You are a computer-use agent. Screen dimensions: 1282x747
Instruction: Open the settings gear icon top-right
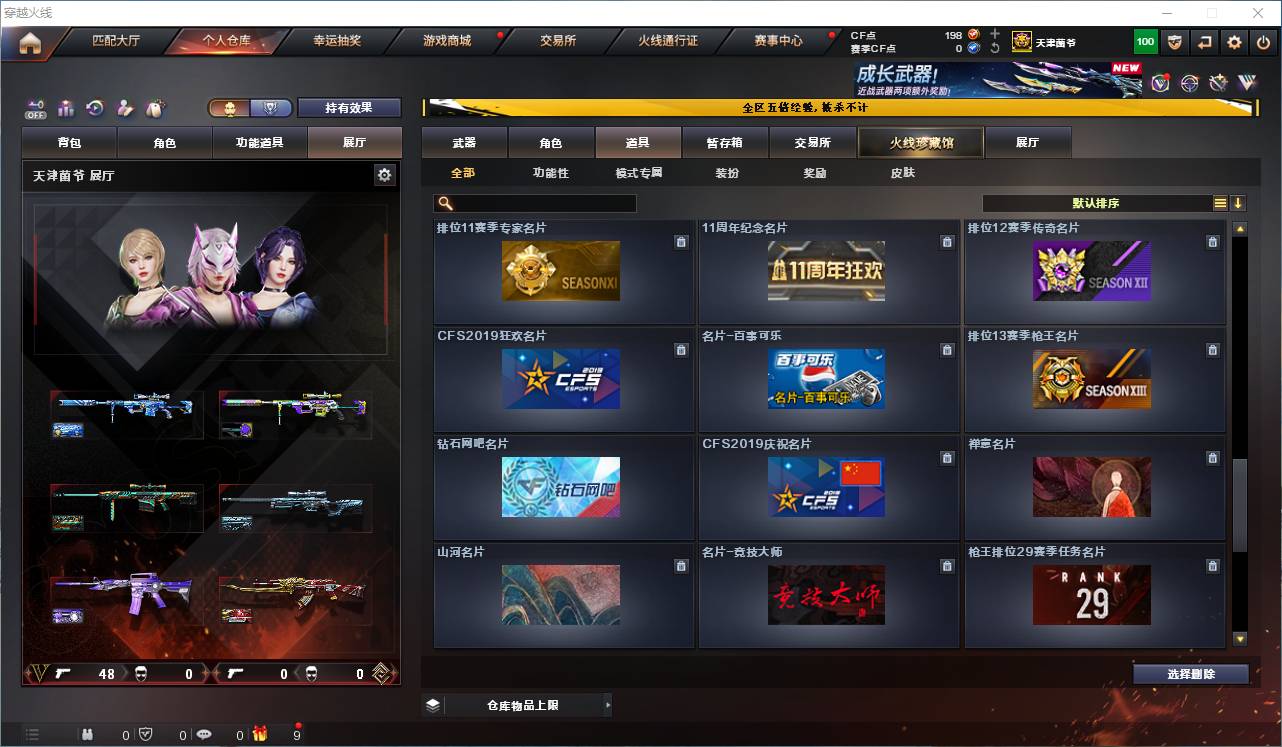tap(1234, 42)
